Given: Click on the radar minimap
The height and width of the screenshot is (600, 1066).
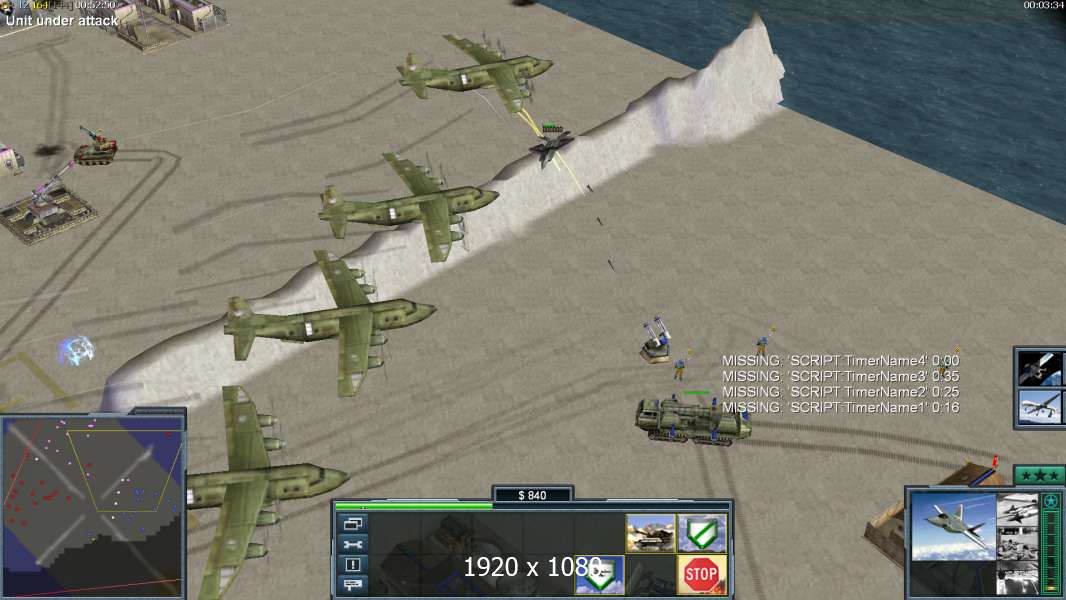Looking at the screenshot, I should [93, 506].
